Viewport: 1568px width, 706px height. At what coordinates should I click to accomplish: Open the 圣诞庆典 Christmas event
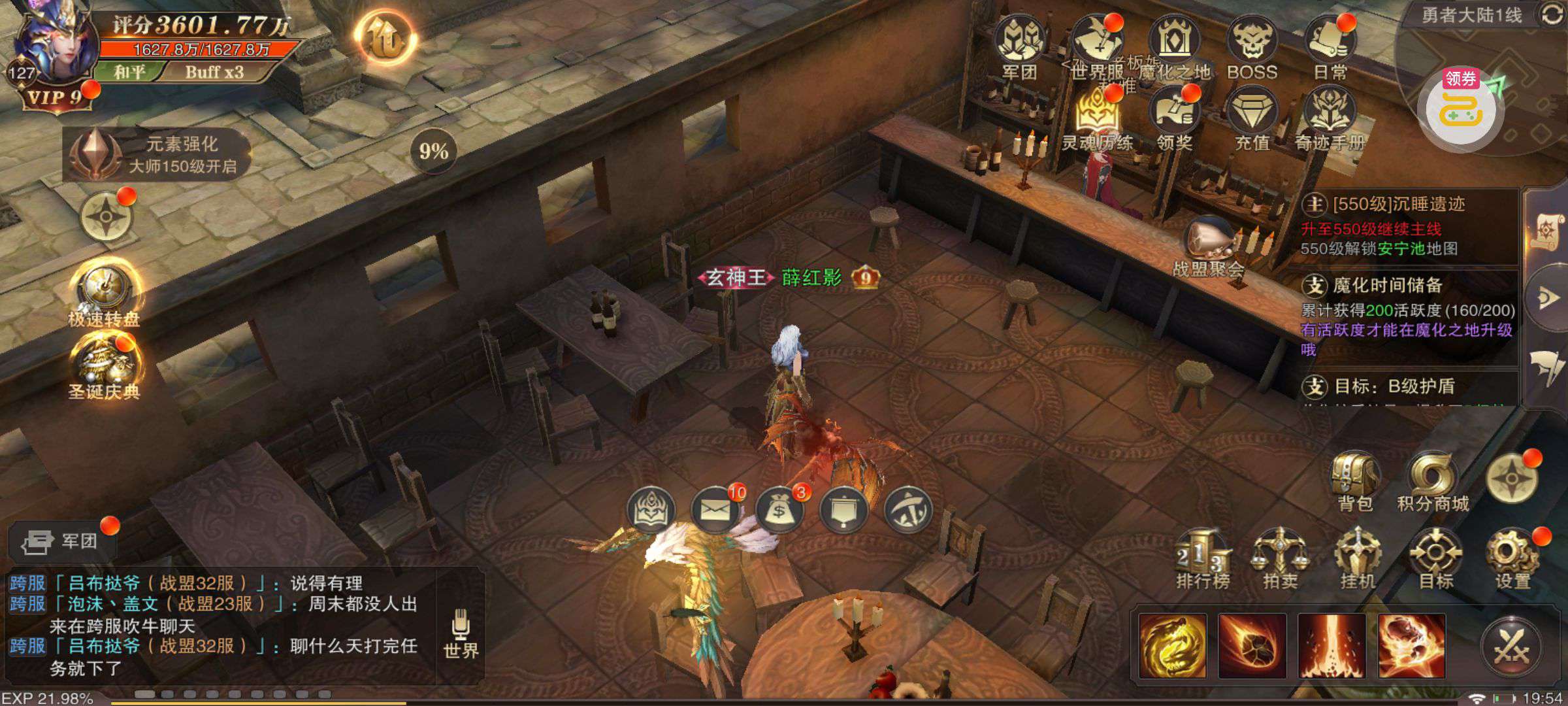click(x=106, y=366)
